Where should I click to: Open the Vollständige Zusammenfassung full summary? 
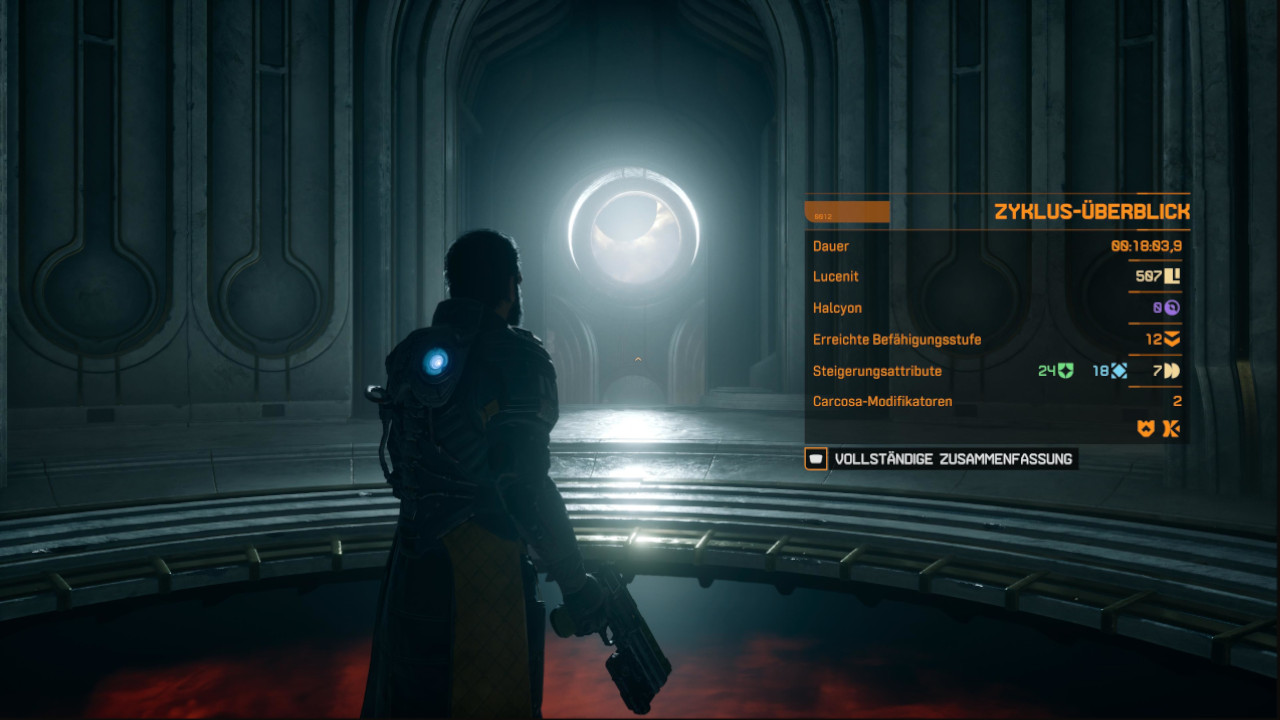pyautogui.click(x=941, y=459)
